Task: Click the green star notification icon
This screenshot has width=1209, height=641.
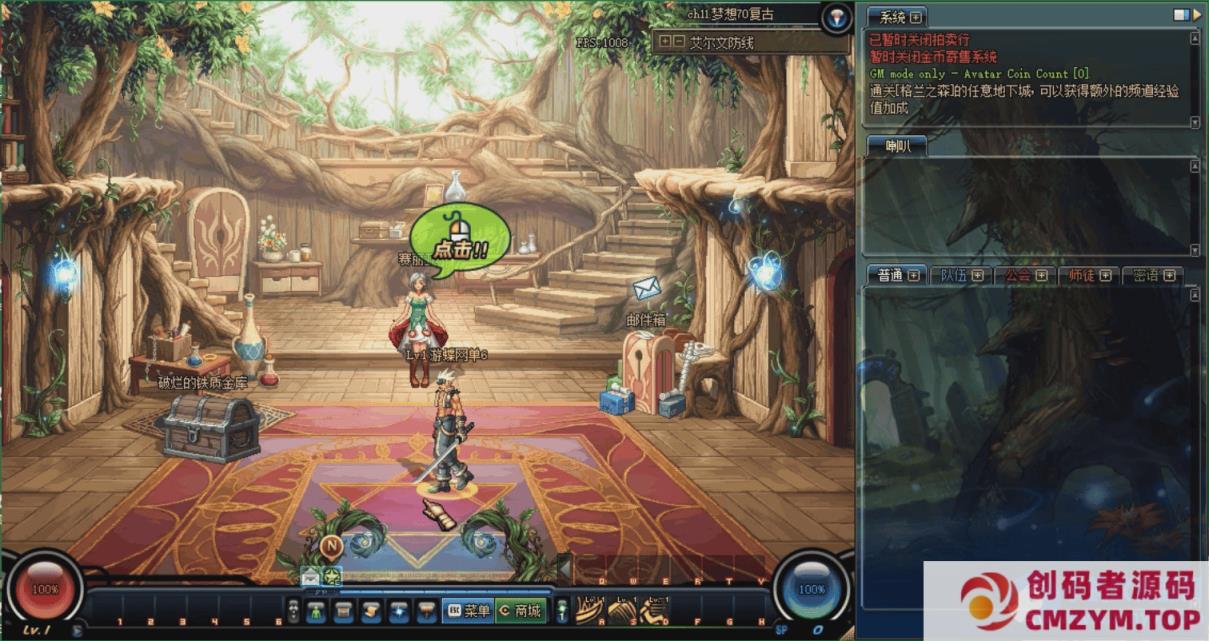Action: pyautogui.click(x=332, y=577)
